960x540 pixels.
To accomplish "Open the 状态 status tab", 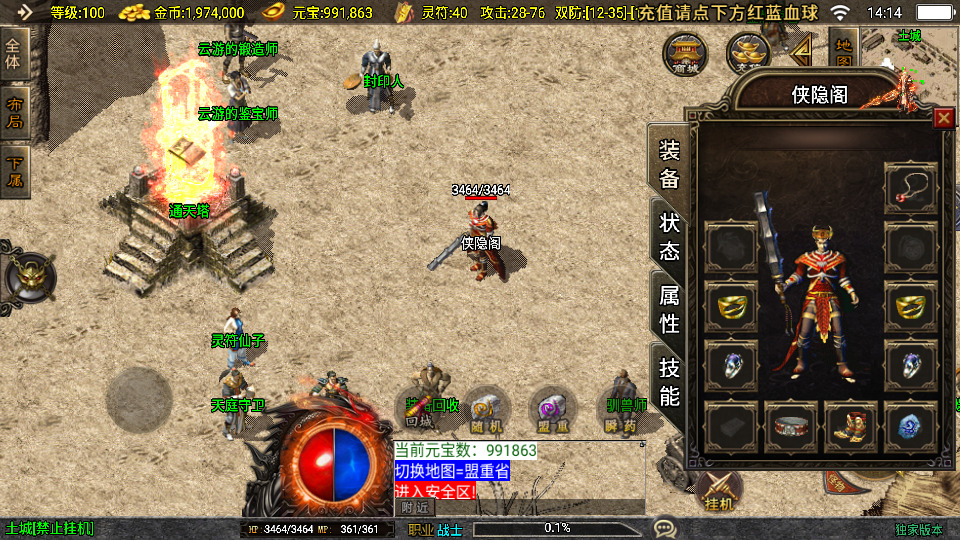I will [669, 236].
